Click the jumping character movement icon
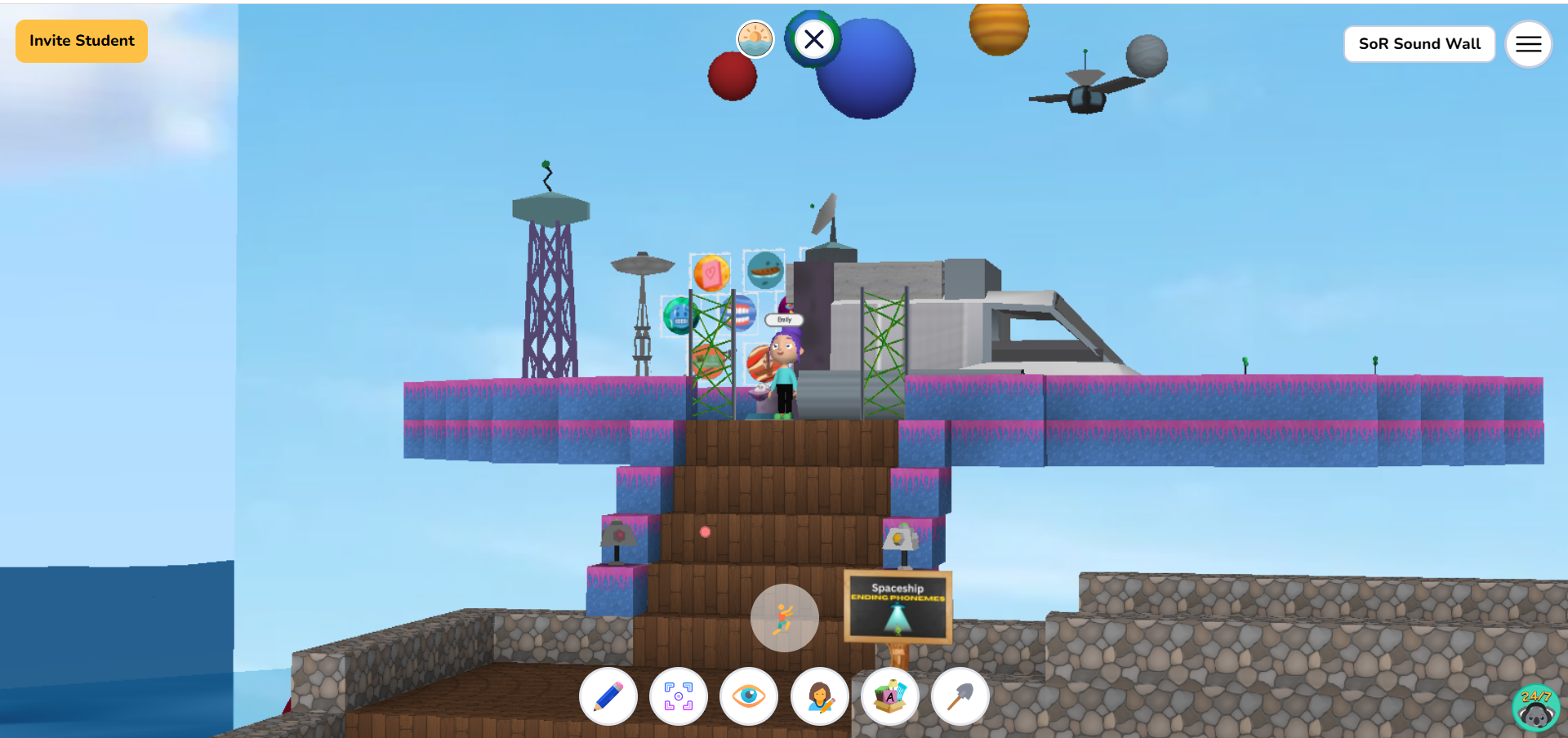The height and width of the screenshot is (738, 1568). tap(784, 618)
